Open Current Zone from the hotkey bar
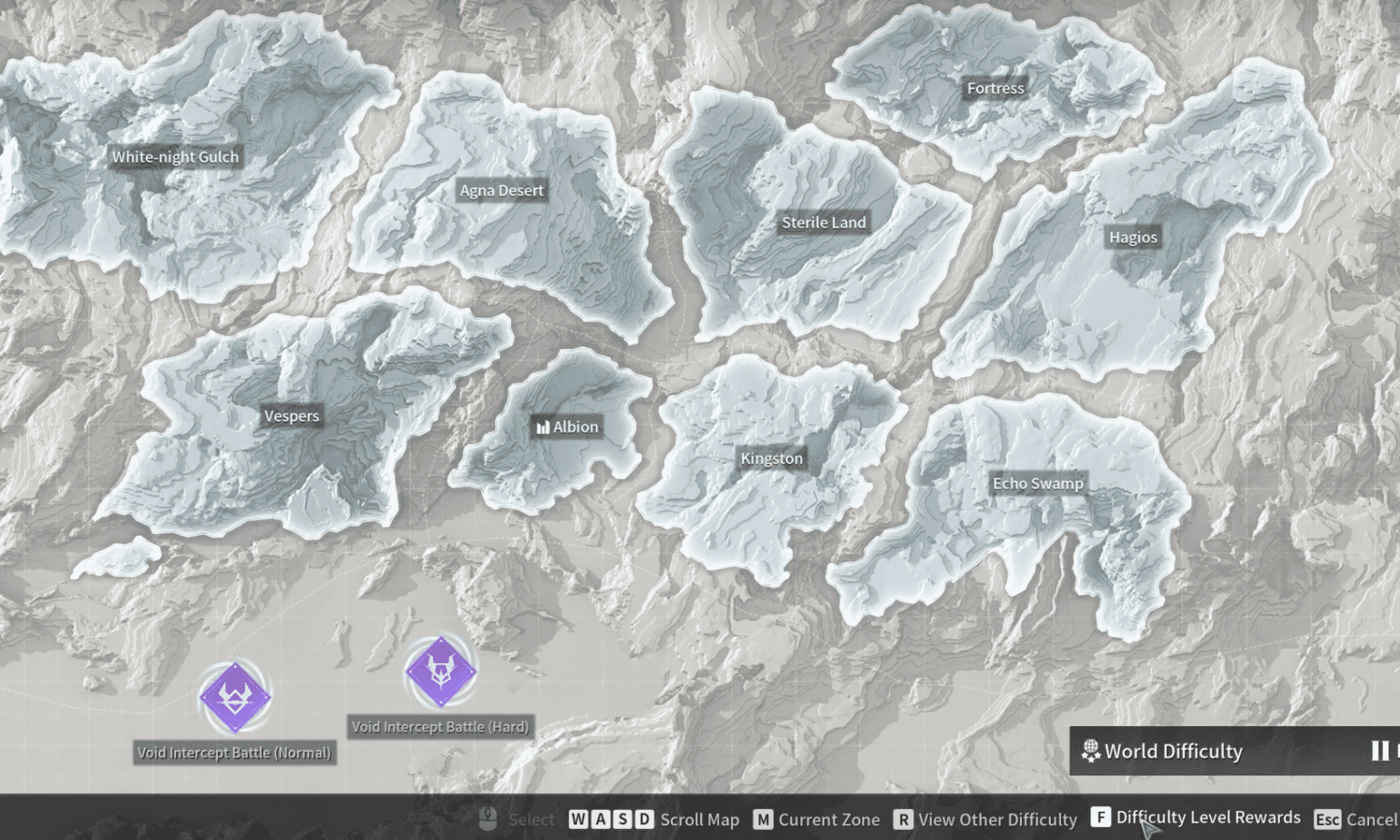 (828, 819)
